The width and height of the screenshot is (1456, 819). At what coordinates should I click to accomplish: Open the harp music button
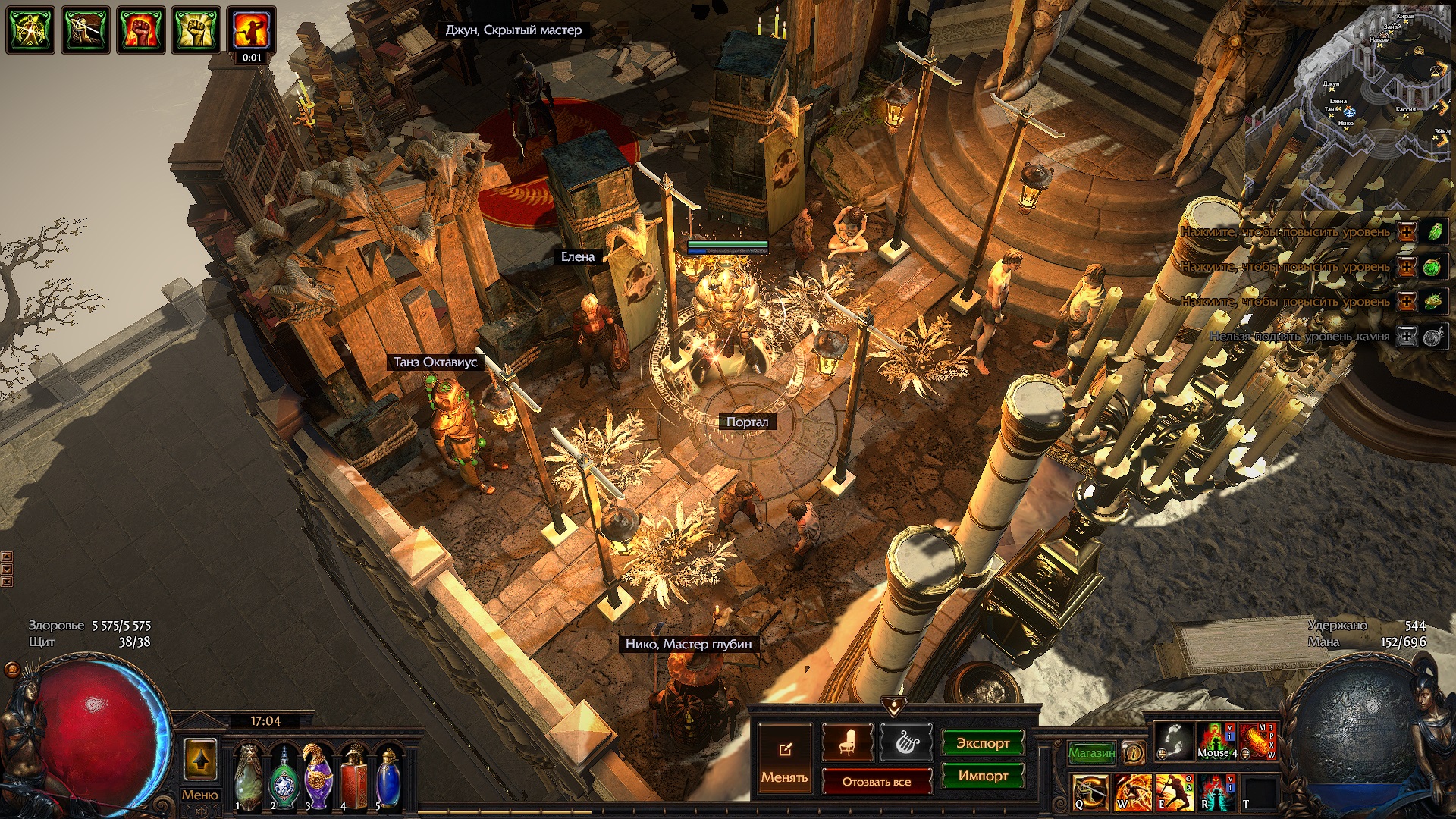tap(905, 743)
